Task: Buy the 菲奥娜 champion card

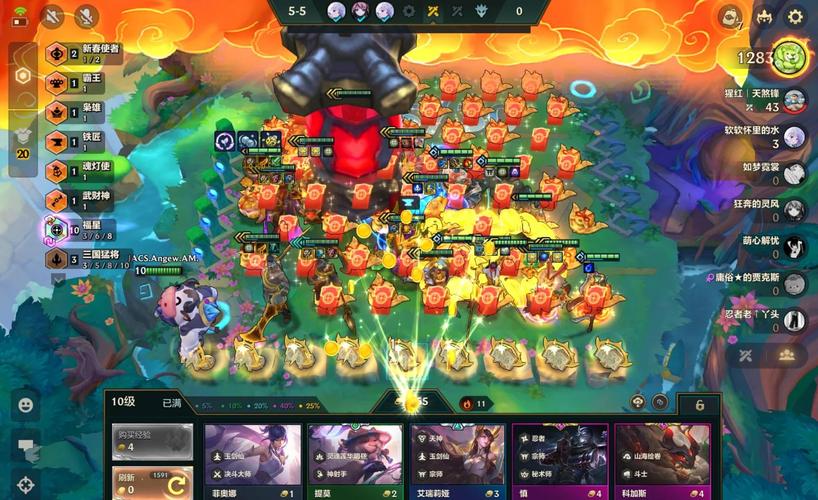Action: pos(253,461)
